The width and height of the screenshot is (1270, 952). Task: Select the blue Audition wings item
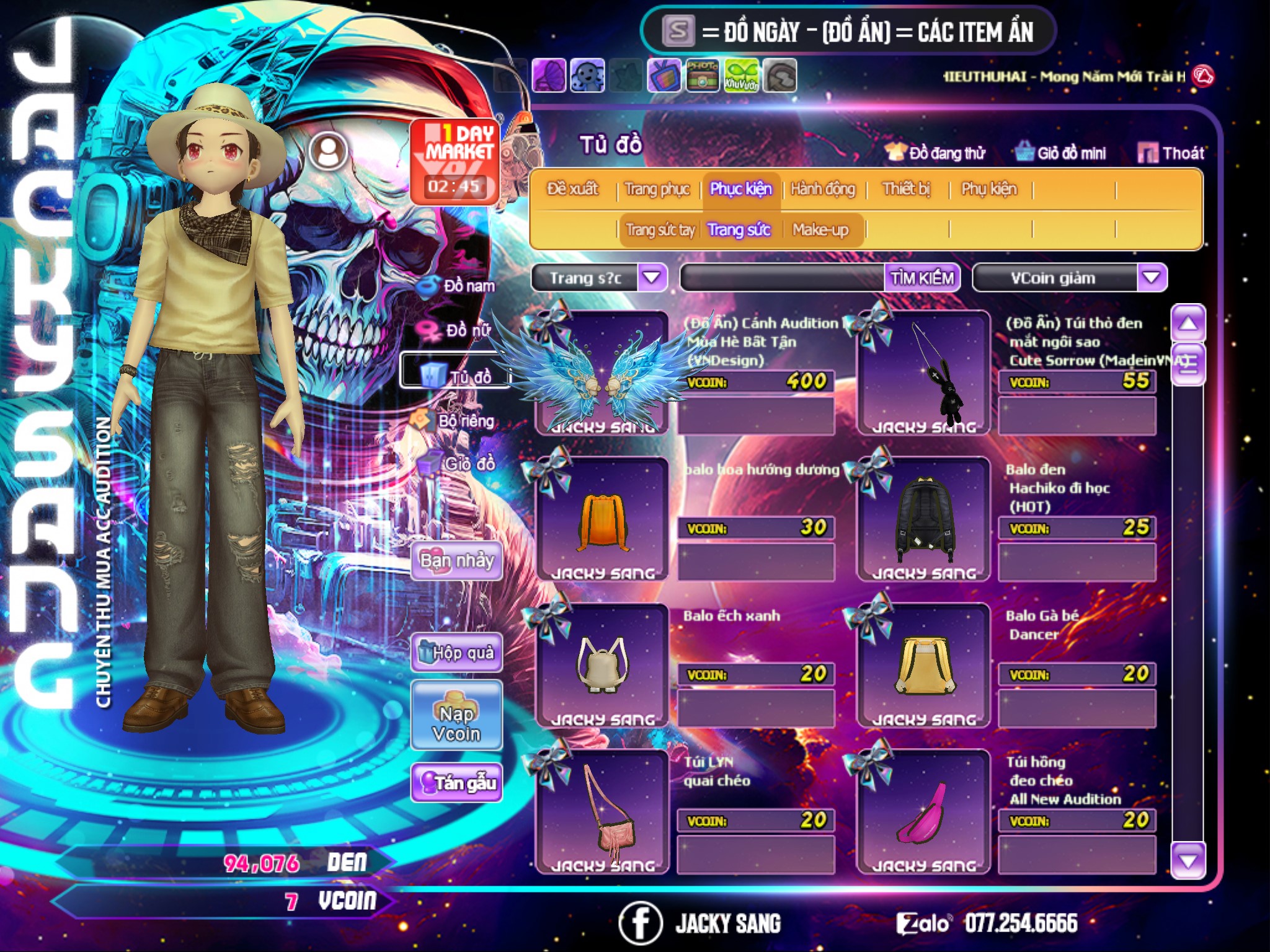tap(600, 375)
